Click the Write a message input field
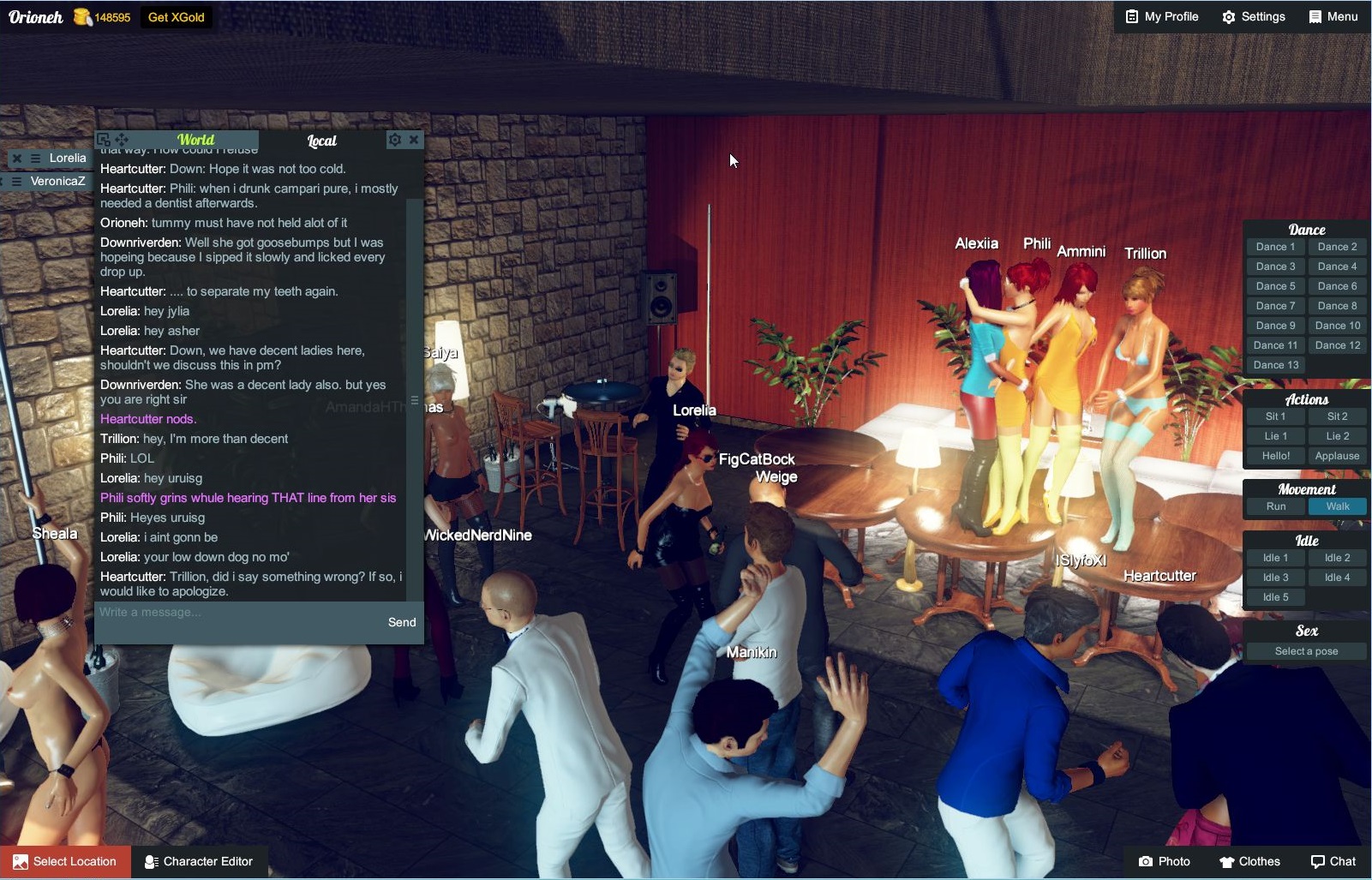The width and height of the screenshot is (1372, 880). tap(214, 612)
